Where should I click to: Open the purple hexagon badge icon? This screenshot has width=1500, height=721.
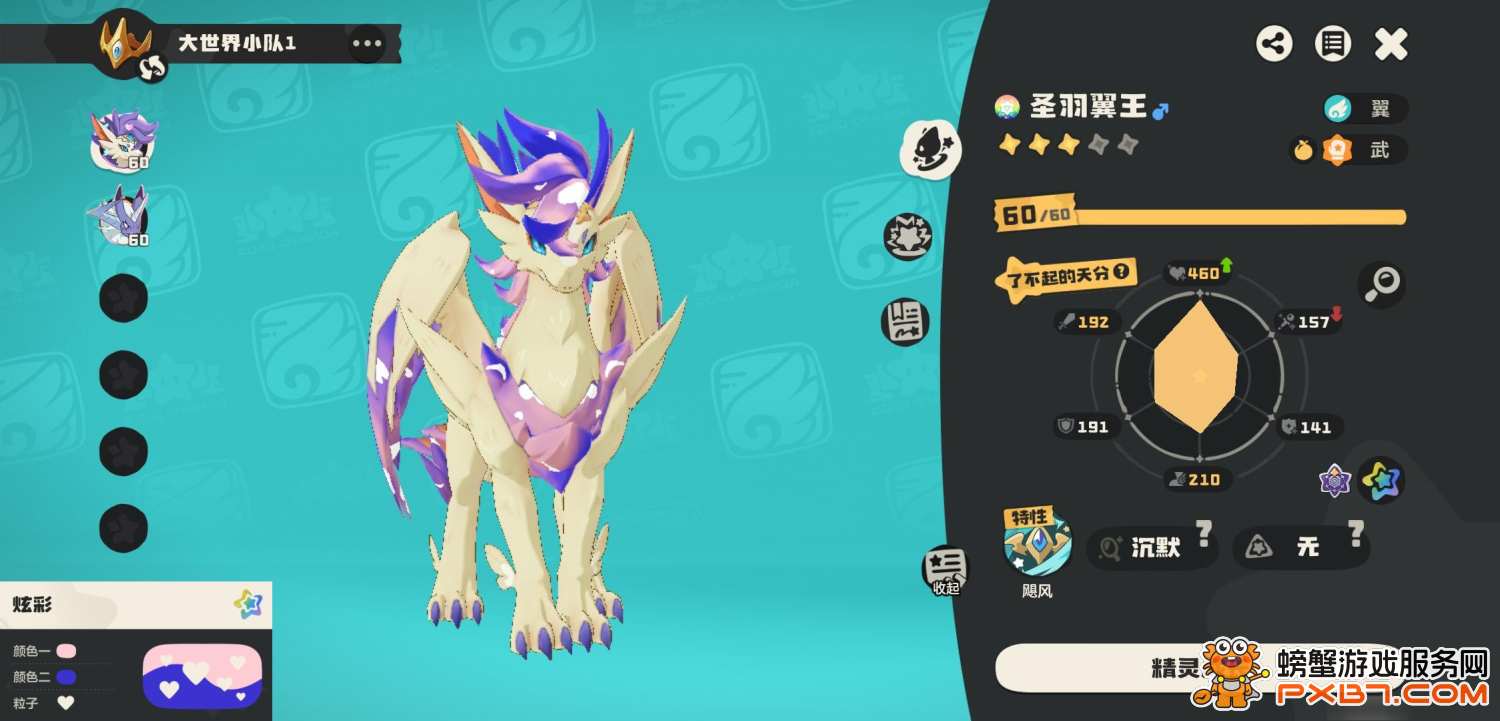(x=1335, y=481)
